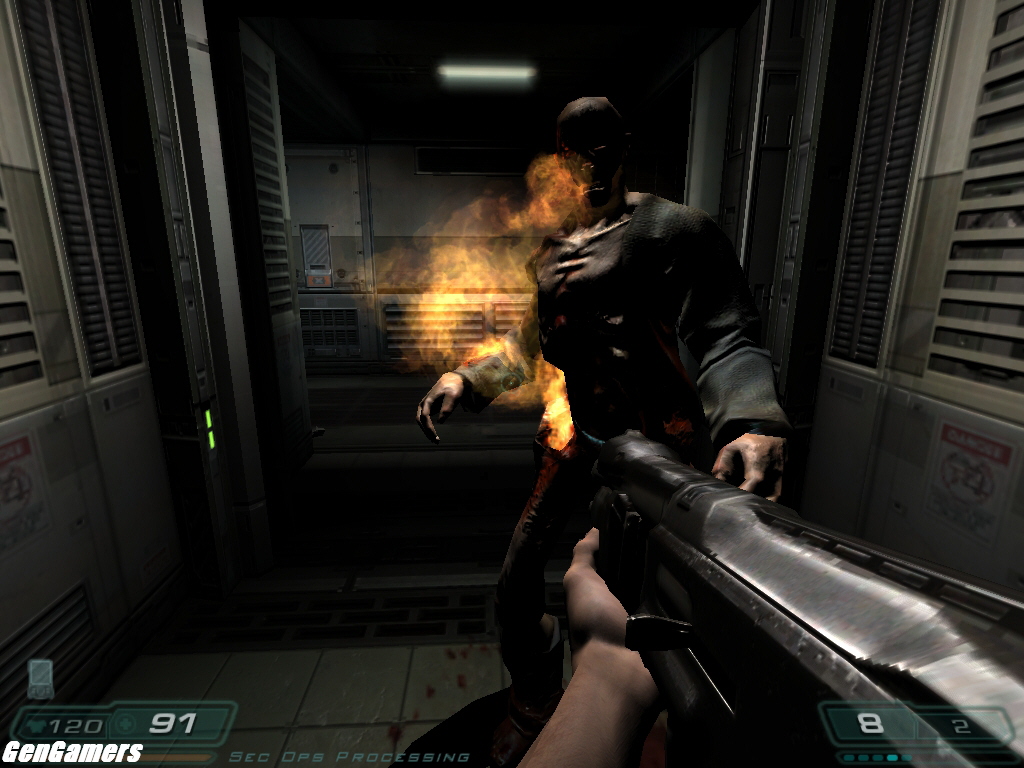Open the PDA device icon
The image size is (1024, 768).
(x=40, y=677)
